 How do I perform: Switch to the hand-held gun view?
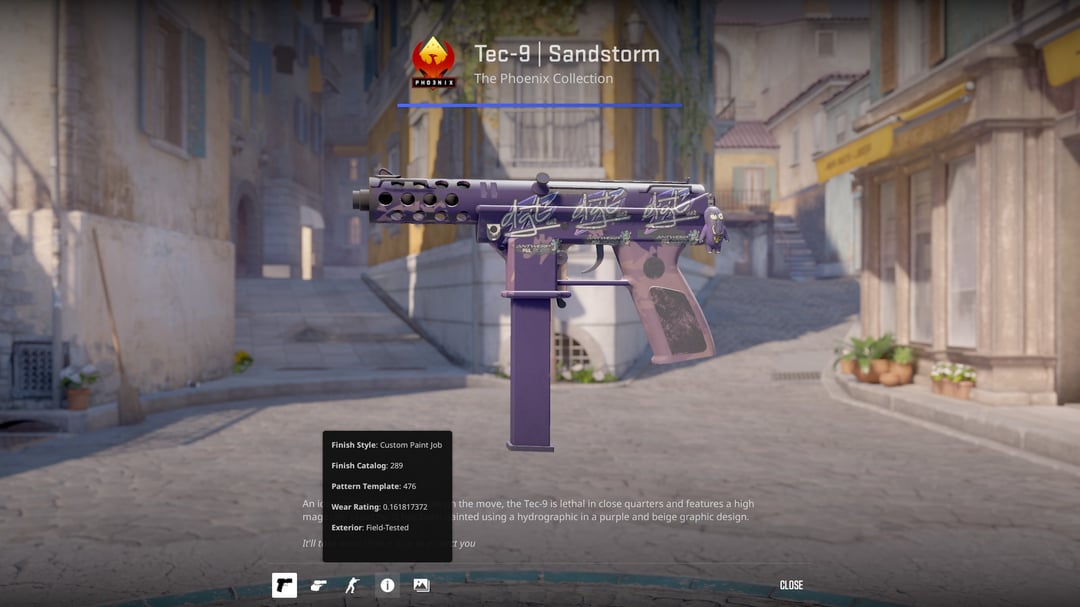point(318,585)
